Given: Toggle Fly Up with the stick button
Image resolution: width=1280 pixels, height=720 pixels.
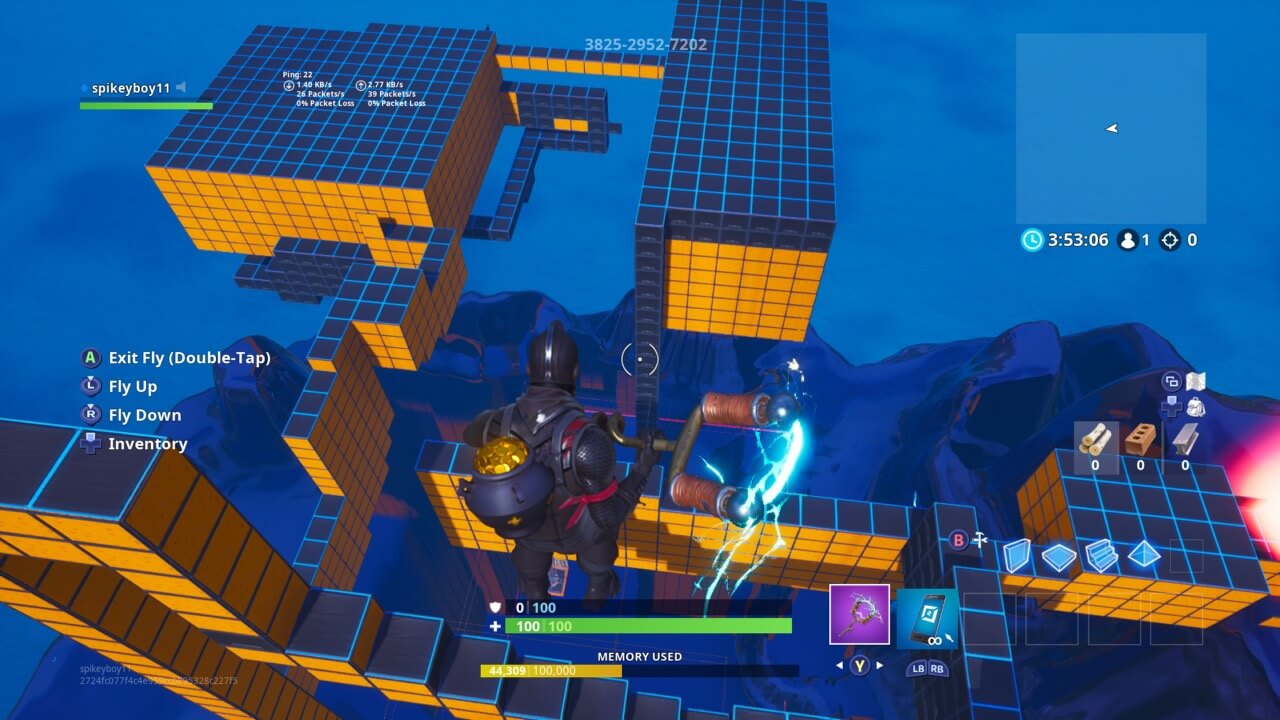Looking at the screenshot, I should pos(90,387).
